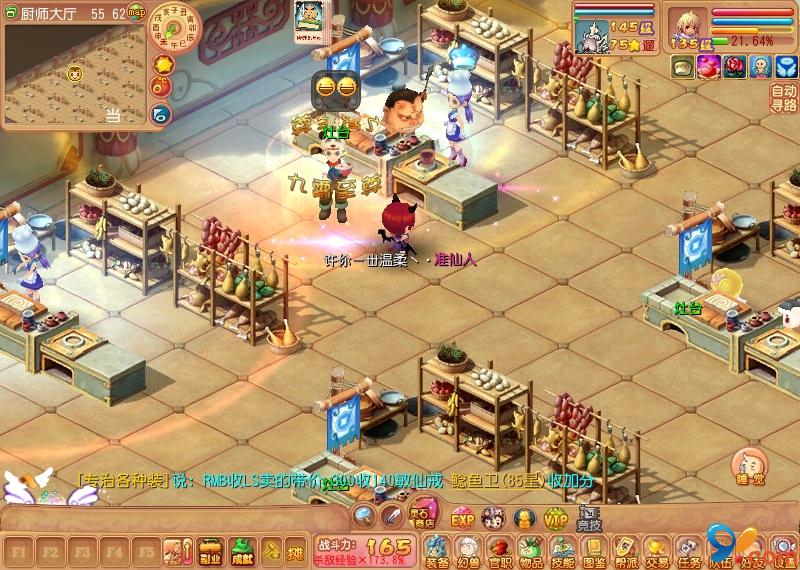Open the 帮派 guild menu
This screenshot has height=570, width=800.
[x=625, y=551]
